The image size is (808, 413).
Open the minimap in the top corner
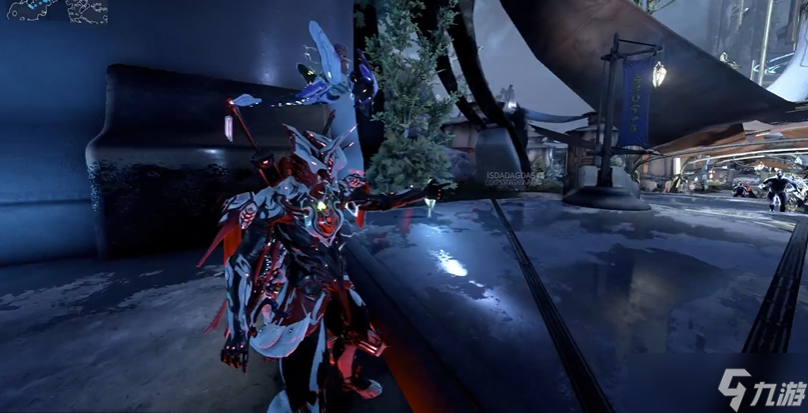pyautogui.click(x=55, y=11)
